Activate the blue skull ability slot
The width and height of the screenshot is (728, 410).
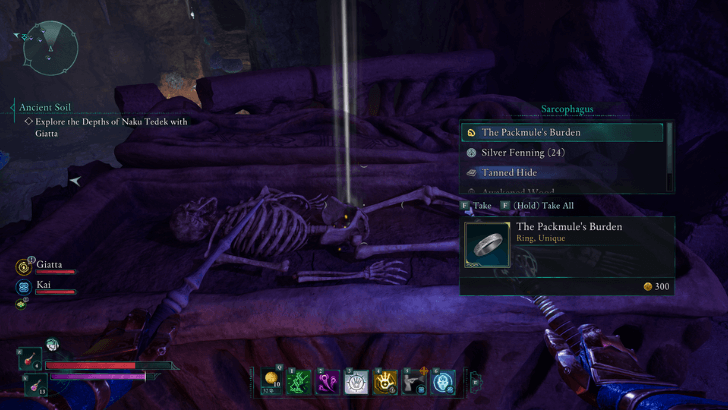tap(443, 380)
